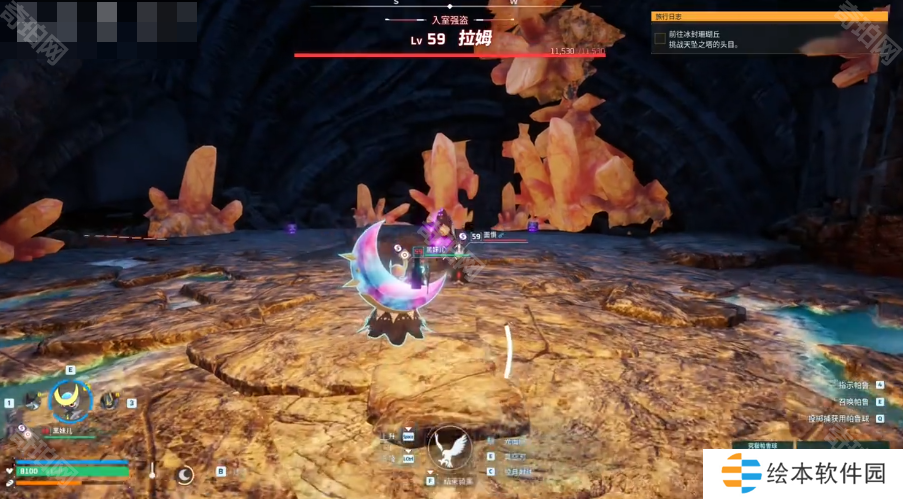Switch to the right party pal icon

[109, 401]
